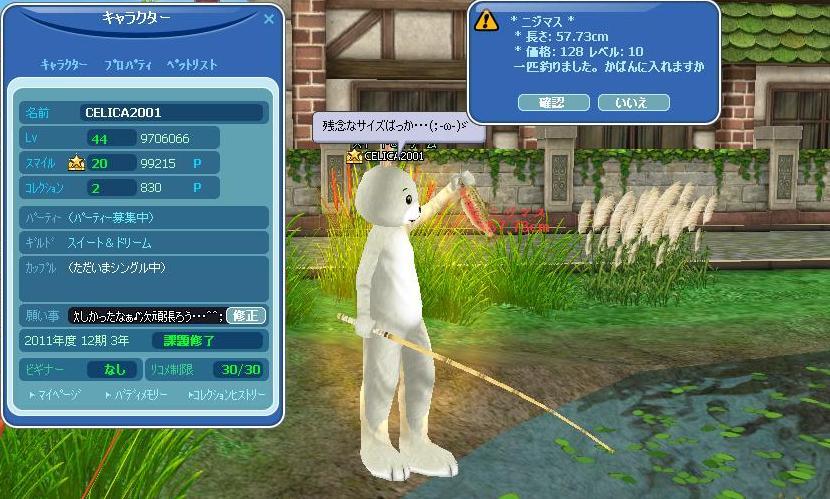Switch to the キャラクター tab
This screenshot has width=830, height=499.
[64, 65]
